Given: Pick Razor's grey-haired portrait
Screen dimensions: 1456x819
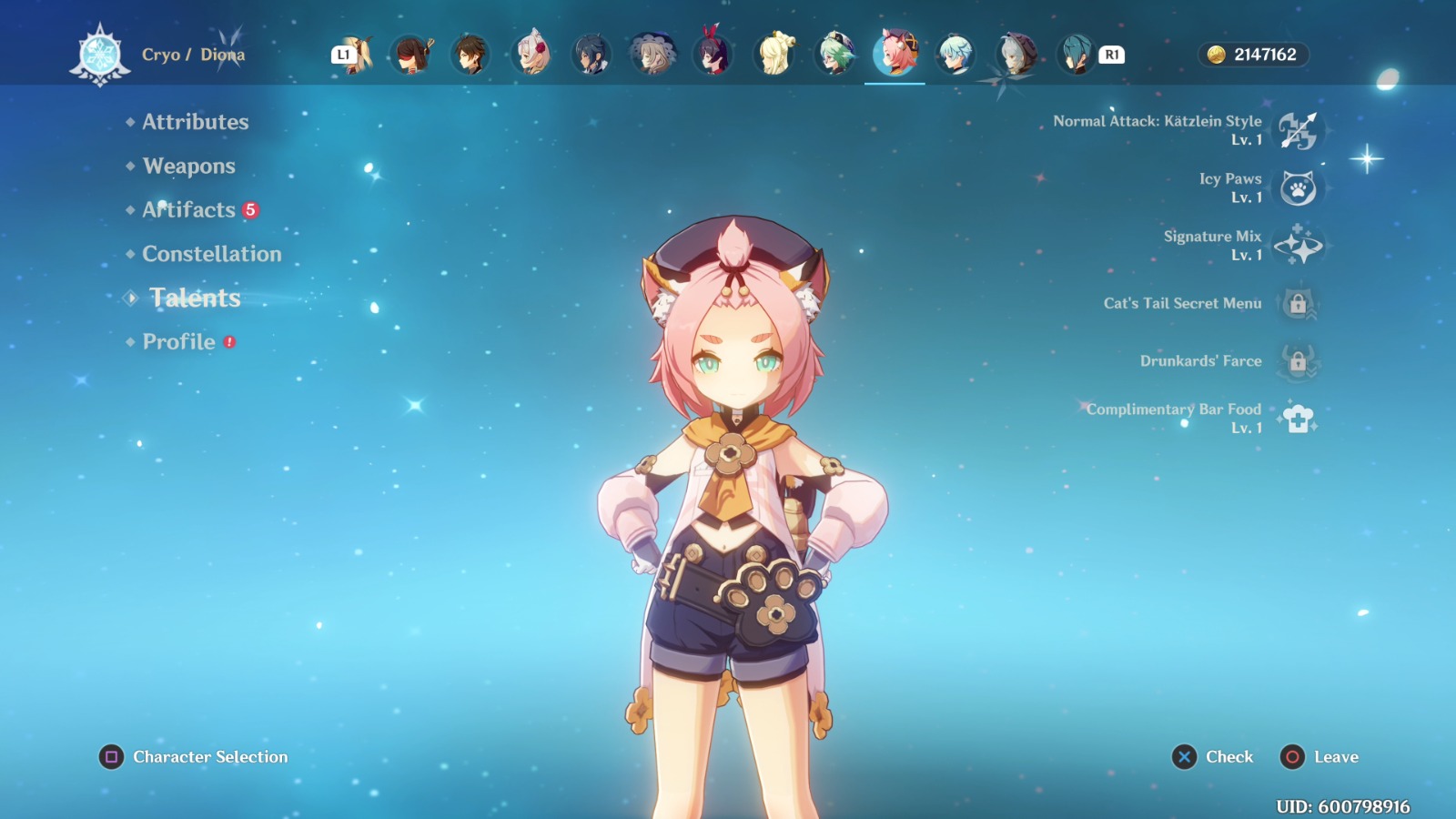Looking at the screenshot, I should point(1016,55).
